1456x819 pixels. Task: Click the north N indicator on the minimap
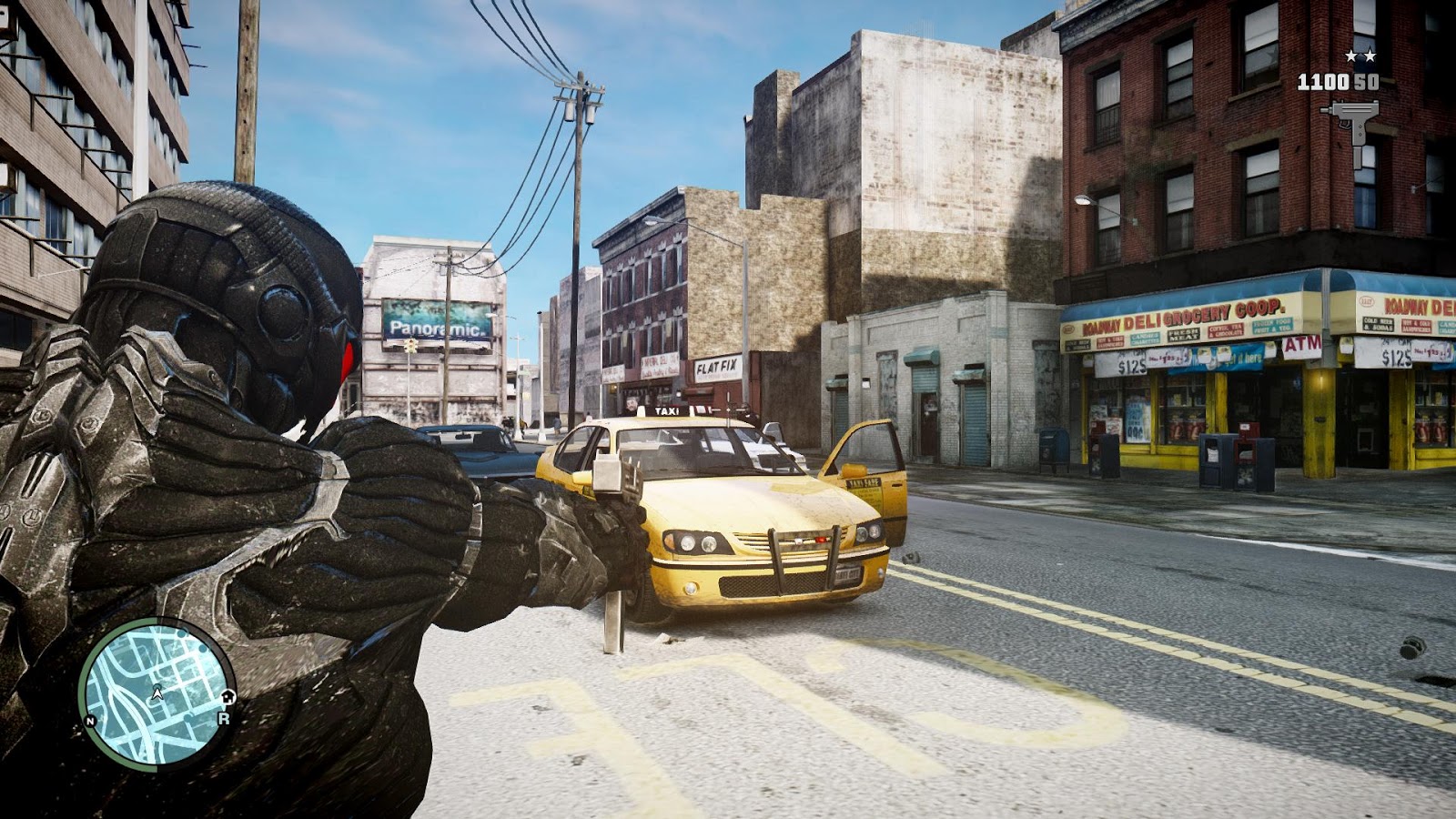tap(90, 721)
